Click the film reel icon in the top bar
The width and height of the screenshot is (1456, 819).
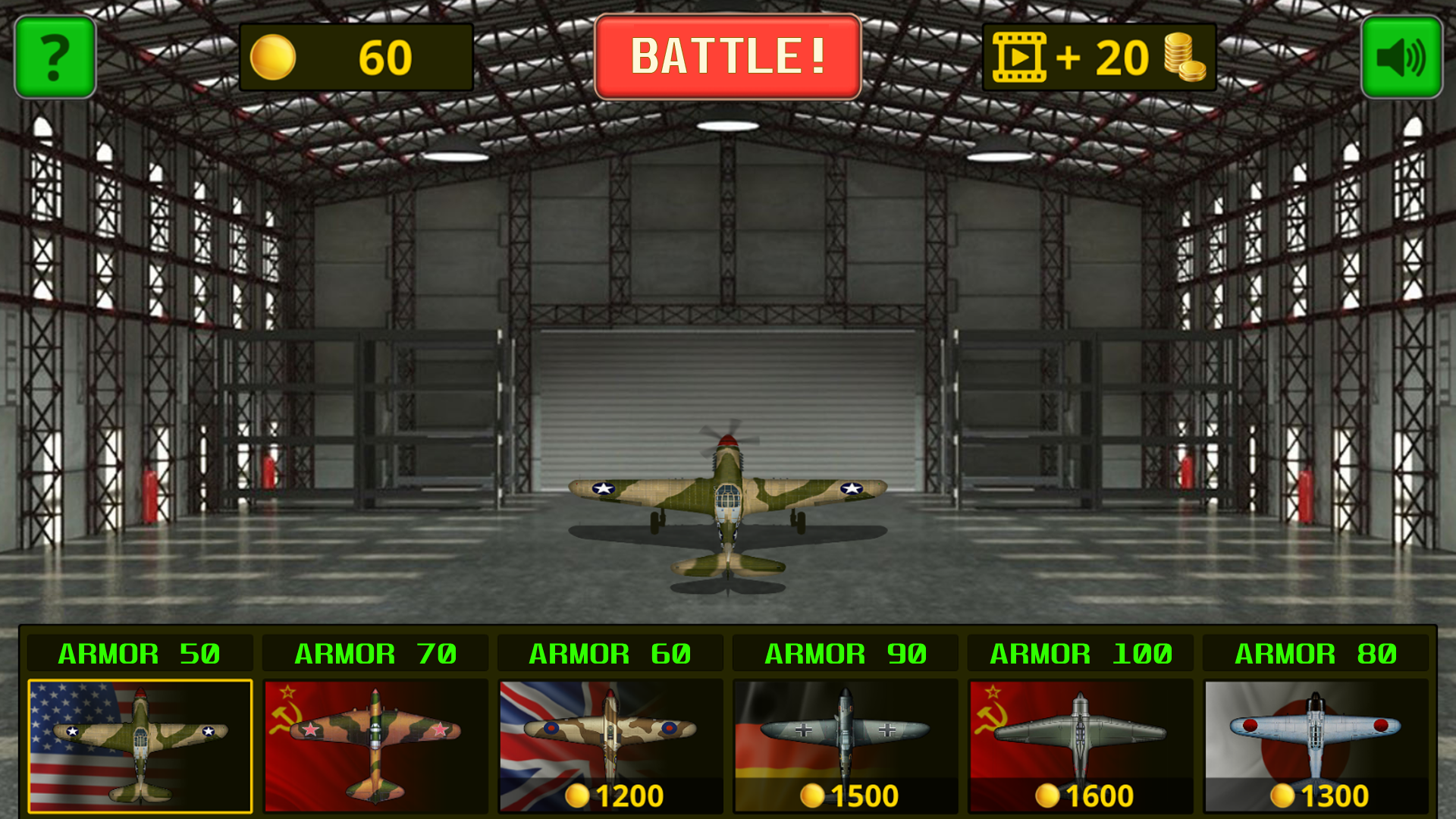click(1020, 55)
